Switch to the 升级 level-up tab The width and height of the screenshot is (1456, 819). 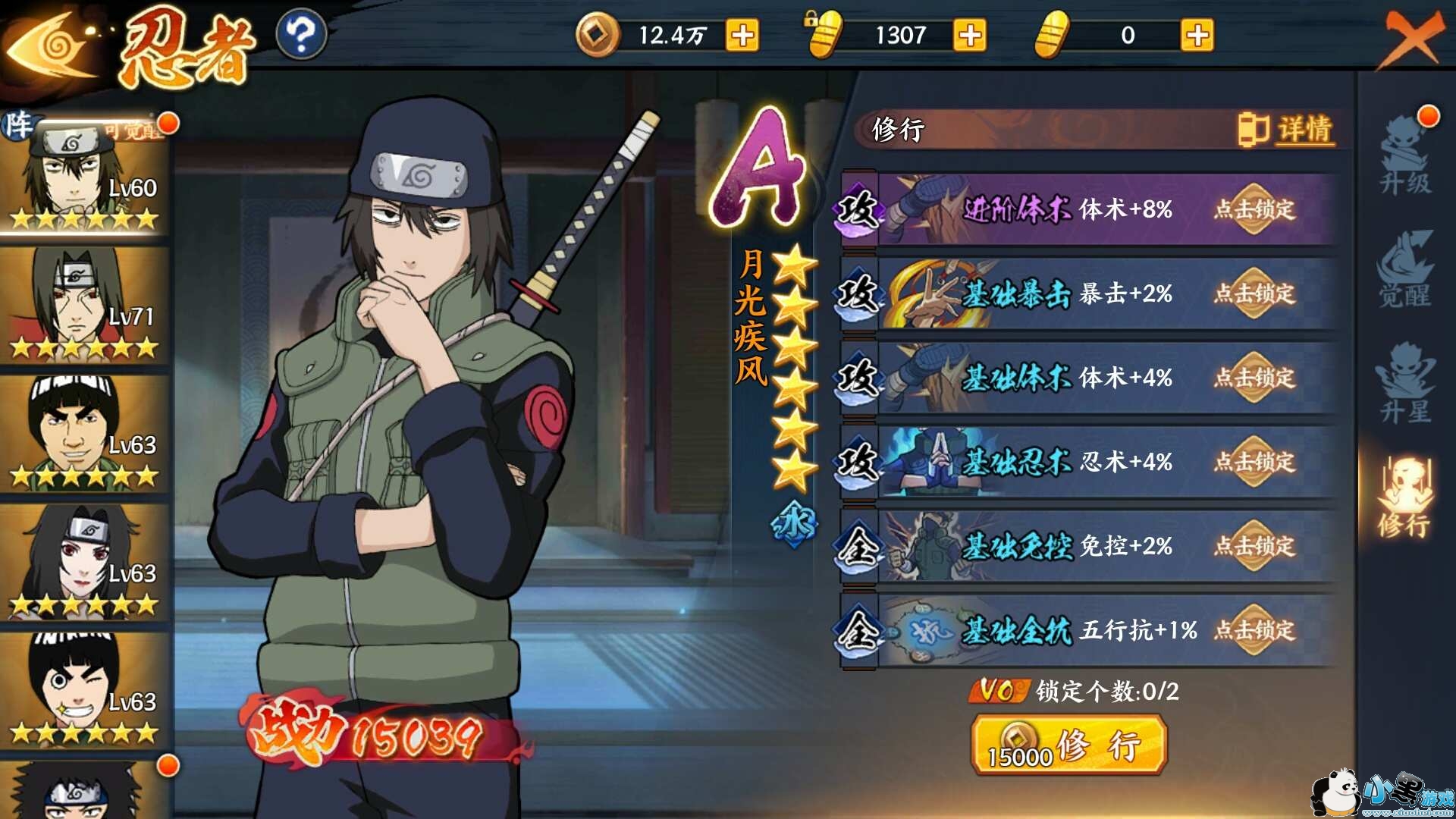tap(1405, 155)
